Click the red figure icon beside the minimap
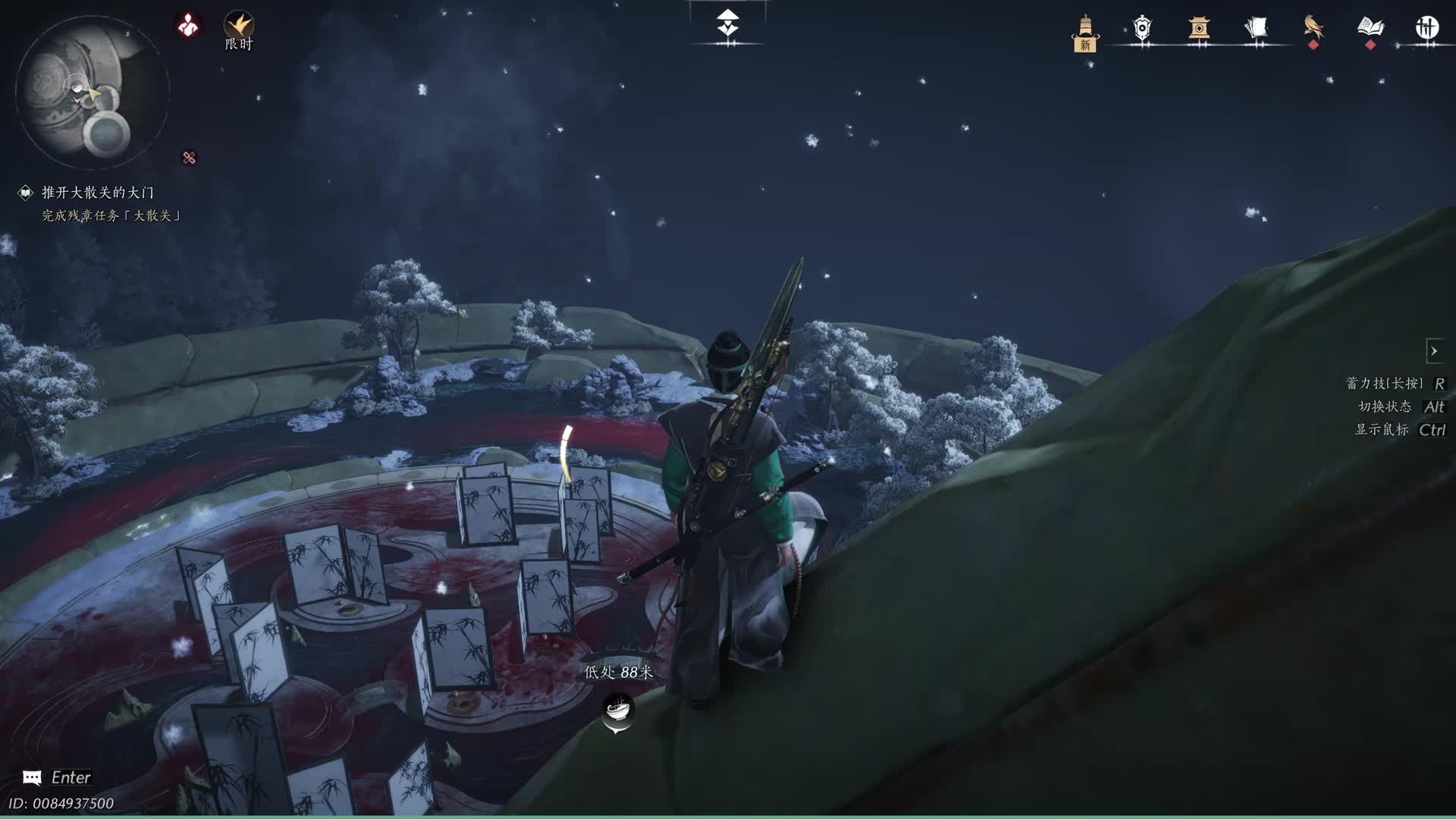Image resolution: width=1456 pixels, height=819 pixels. (188, 26)
